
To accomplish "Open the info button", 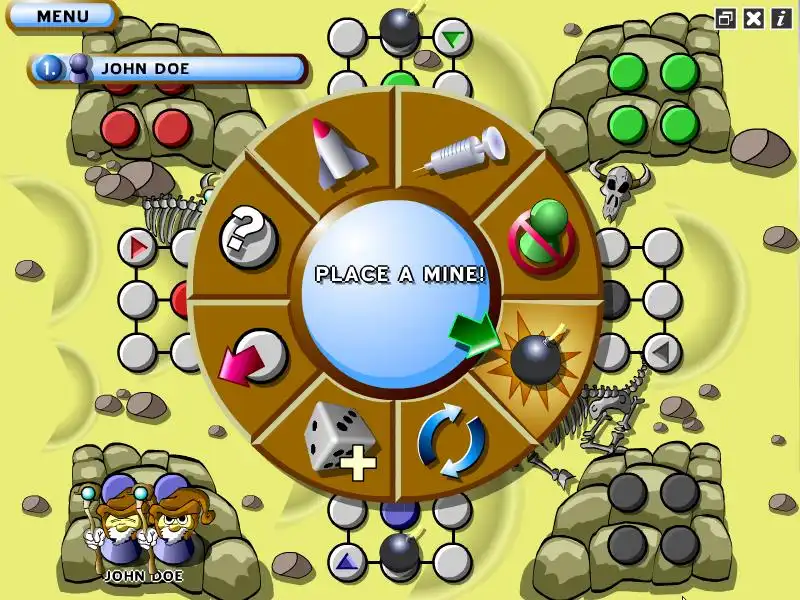I will pos(779,18).
